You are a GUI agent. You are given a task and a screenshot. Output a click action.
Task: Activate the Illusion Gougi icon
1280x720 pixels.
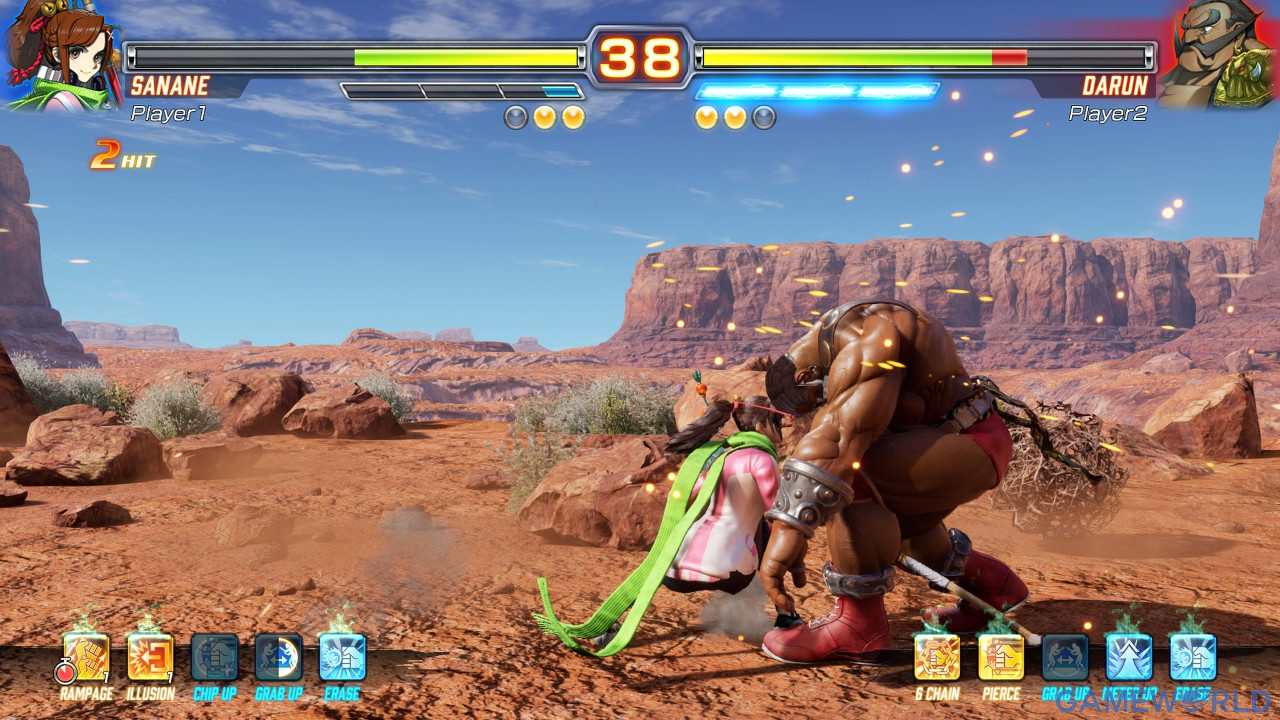(151, 658)
